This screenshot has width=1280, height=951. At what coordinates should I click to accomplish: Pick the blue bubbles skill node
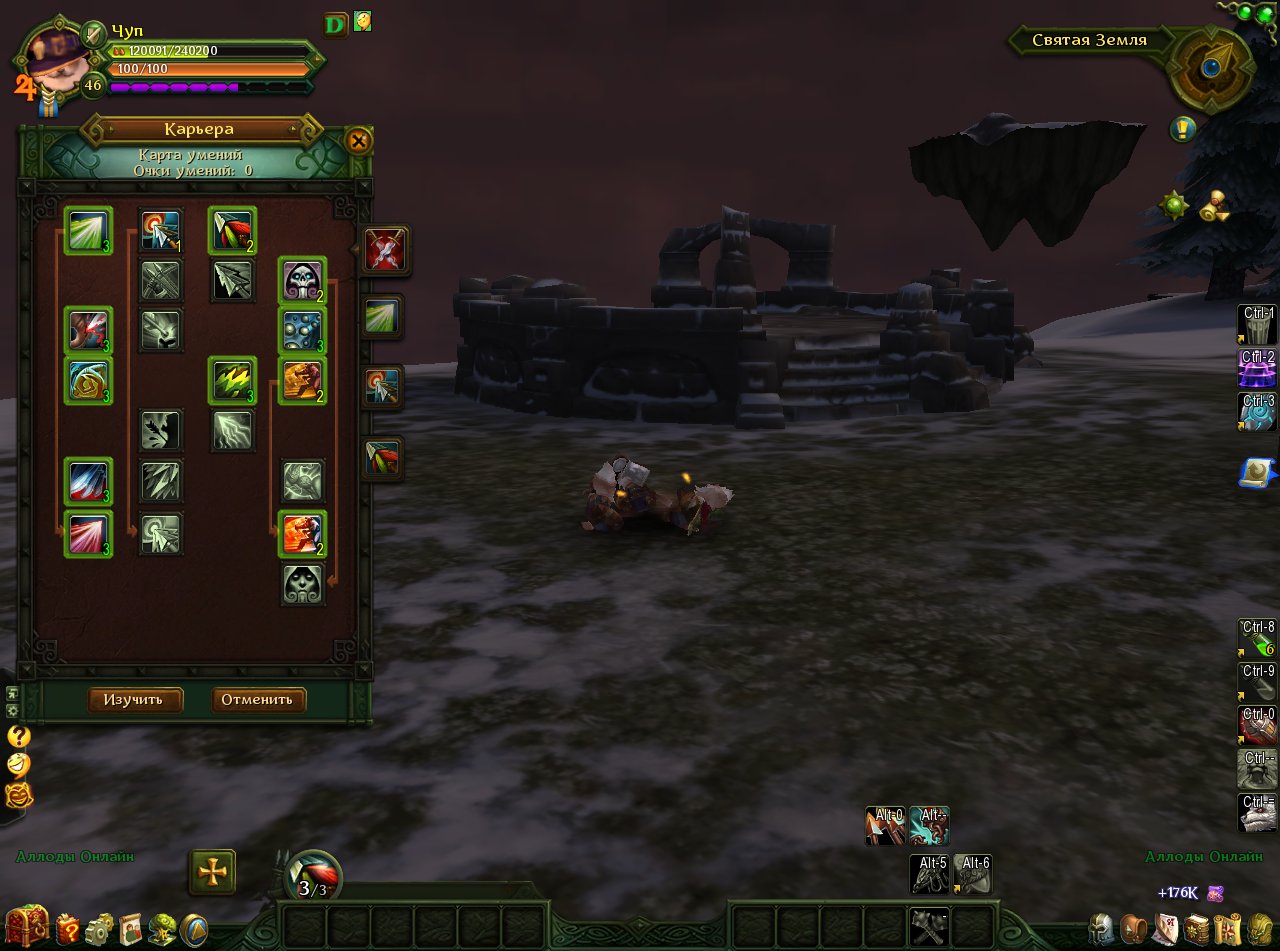302,331
